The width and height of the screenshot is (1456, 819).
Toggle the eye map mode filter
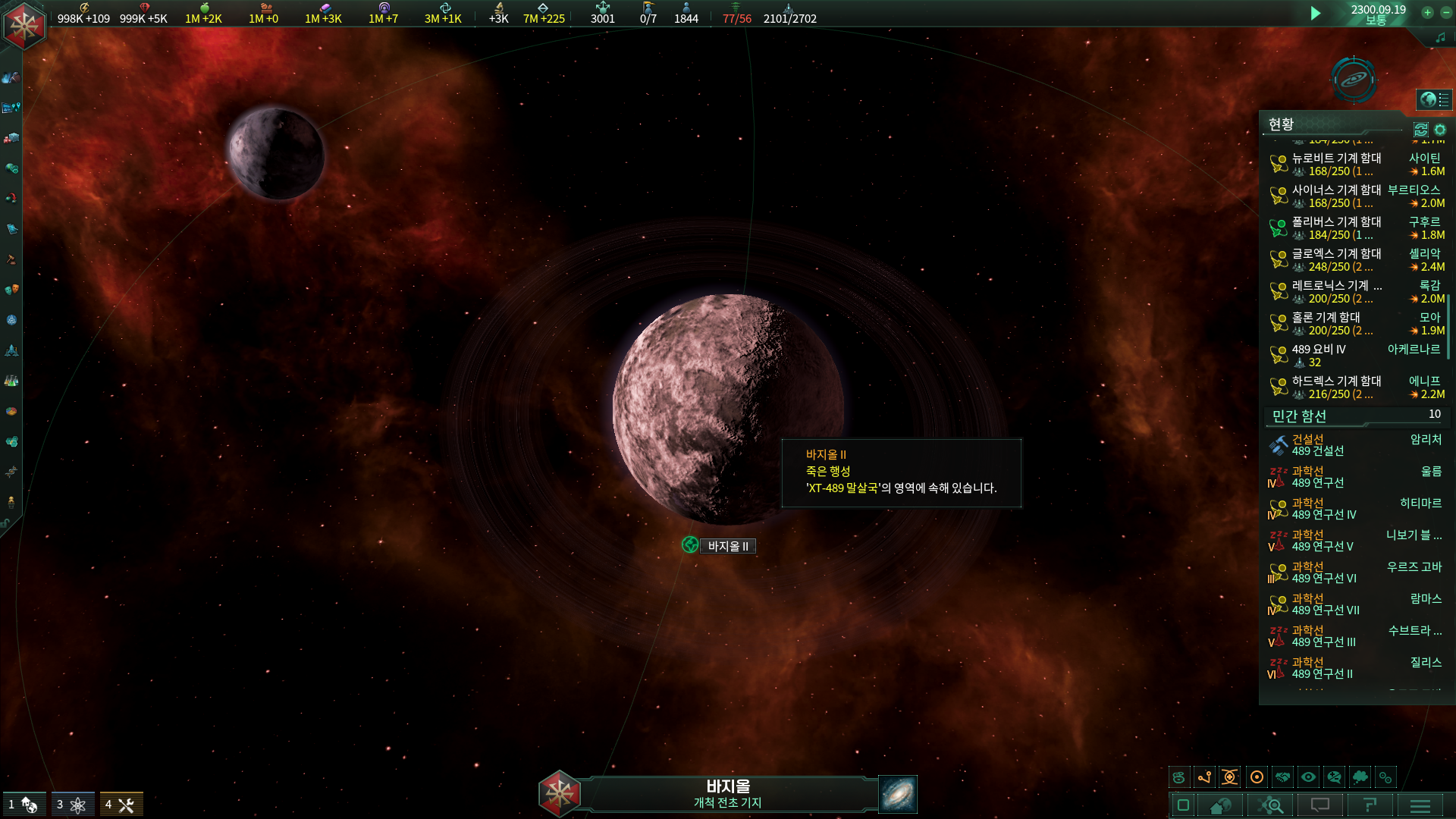pyautogui.click(x=1308, y=777)
